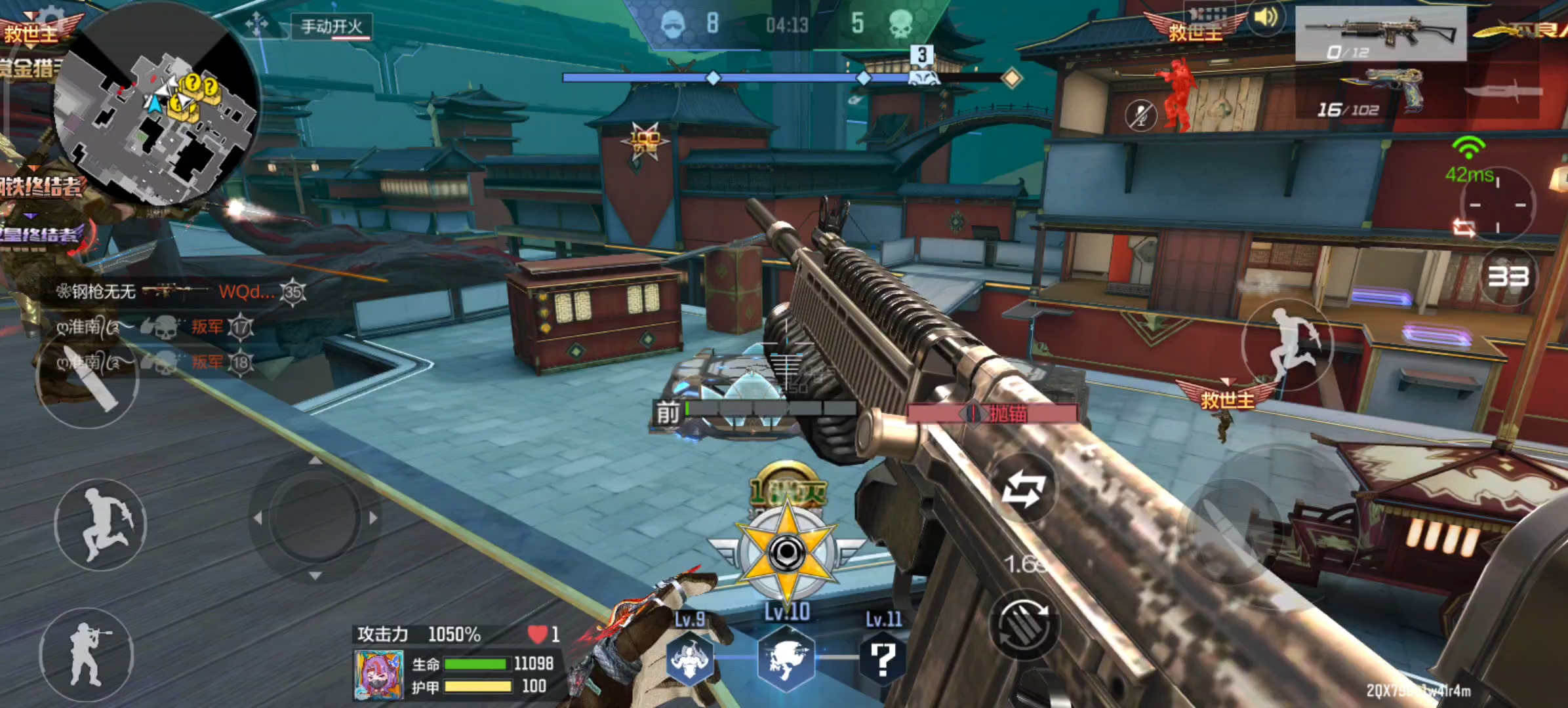Screen dimensions: 1568x708
Task: Fire using the left bullet button
Action: pos(87,380)
